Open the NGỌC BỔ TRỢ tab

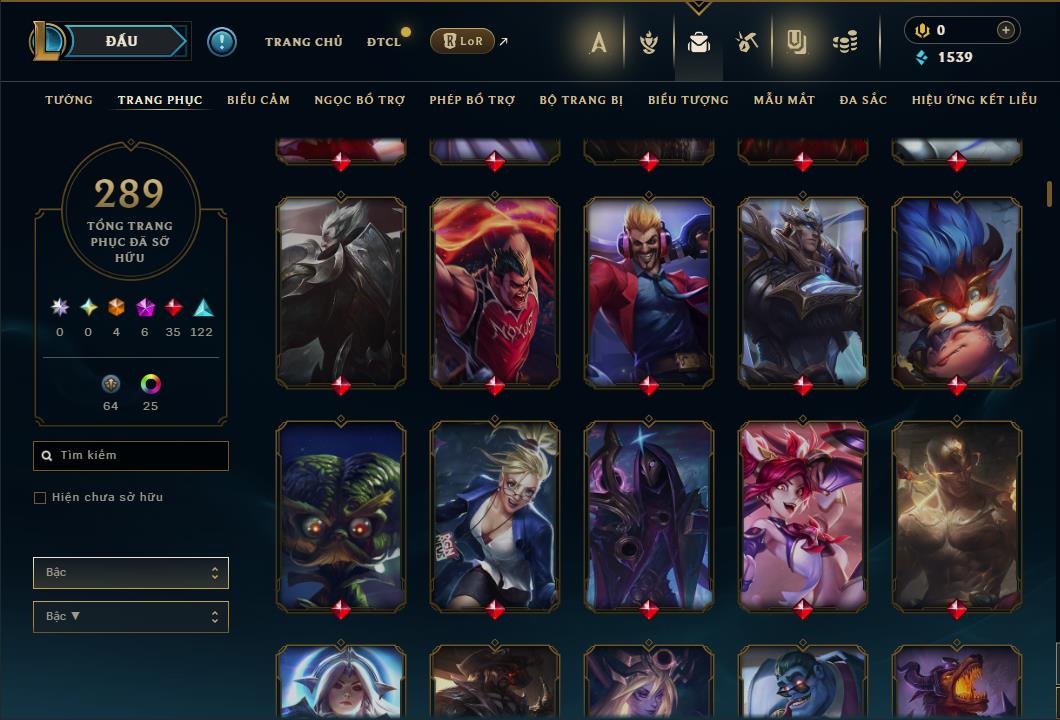click(359, 100)
